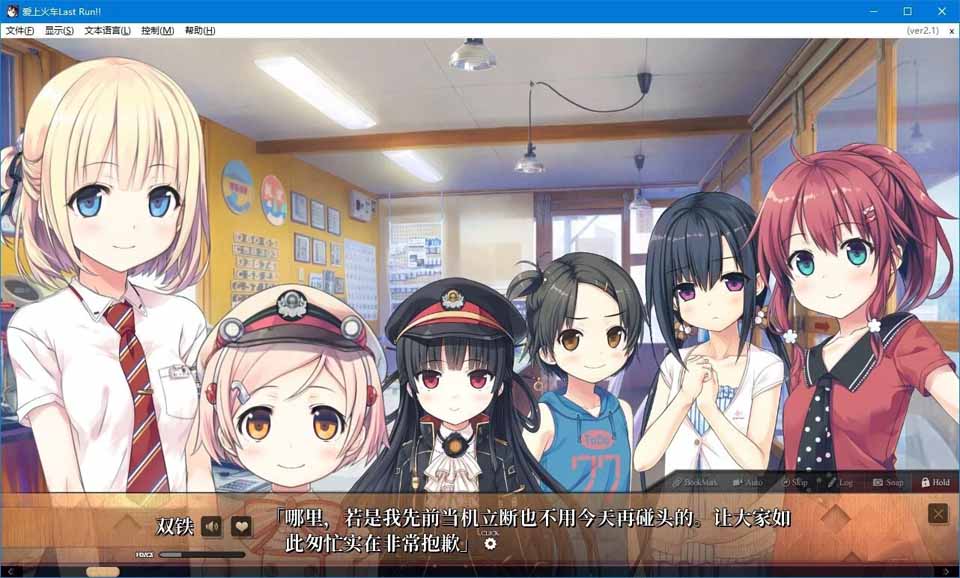Open the 显示 (Display) menu
960x578 pixels.
point(59,31)
